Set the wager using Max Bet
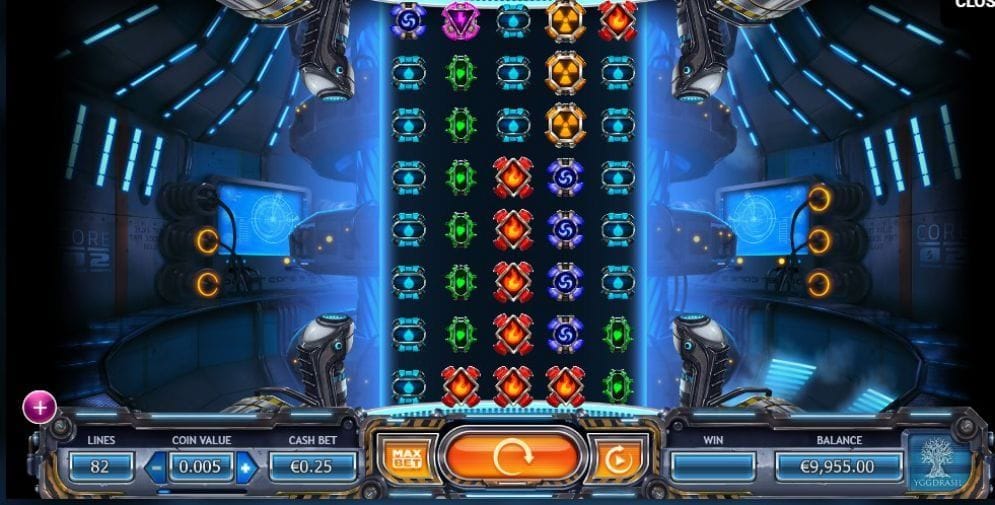 tap(404, 458)
